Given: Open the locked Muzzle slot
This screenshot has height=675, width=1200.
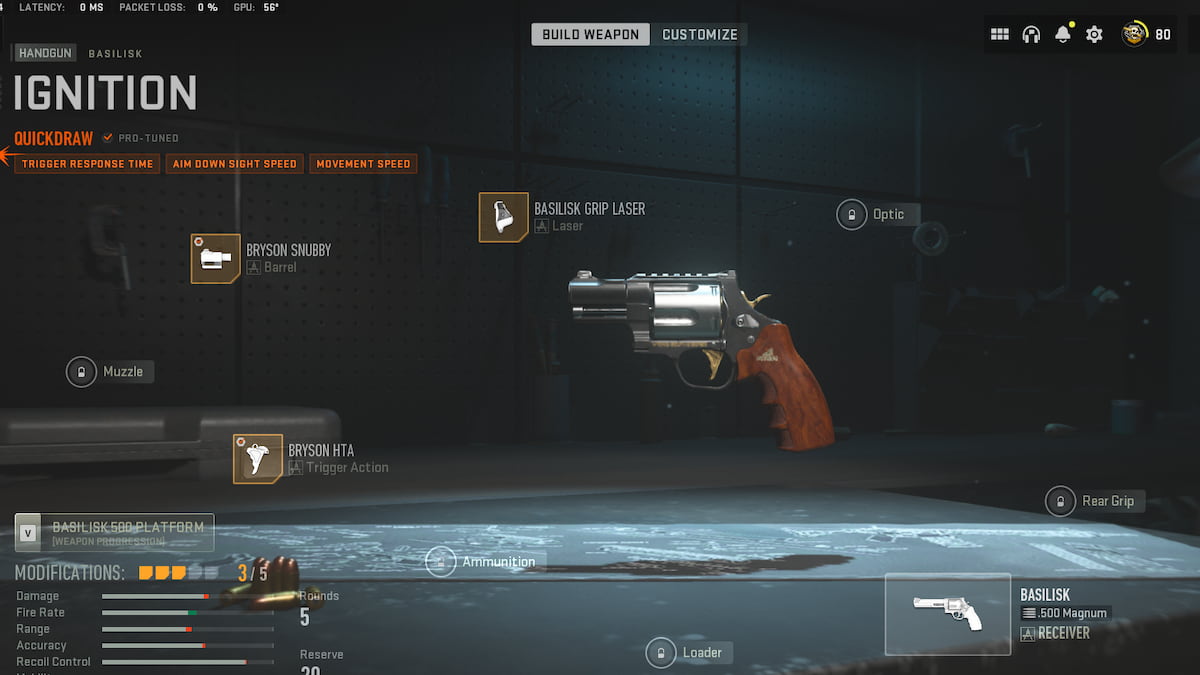Looking at the screenshot, I should tap(81, 372).
